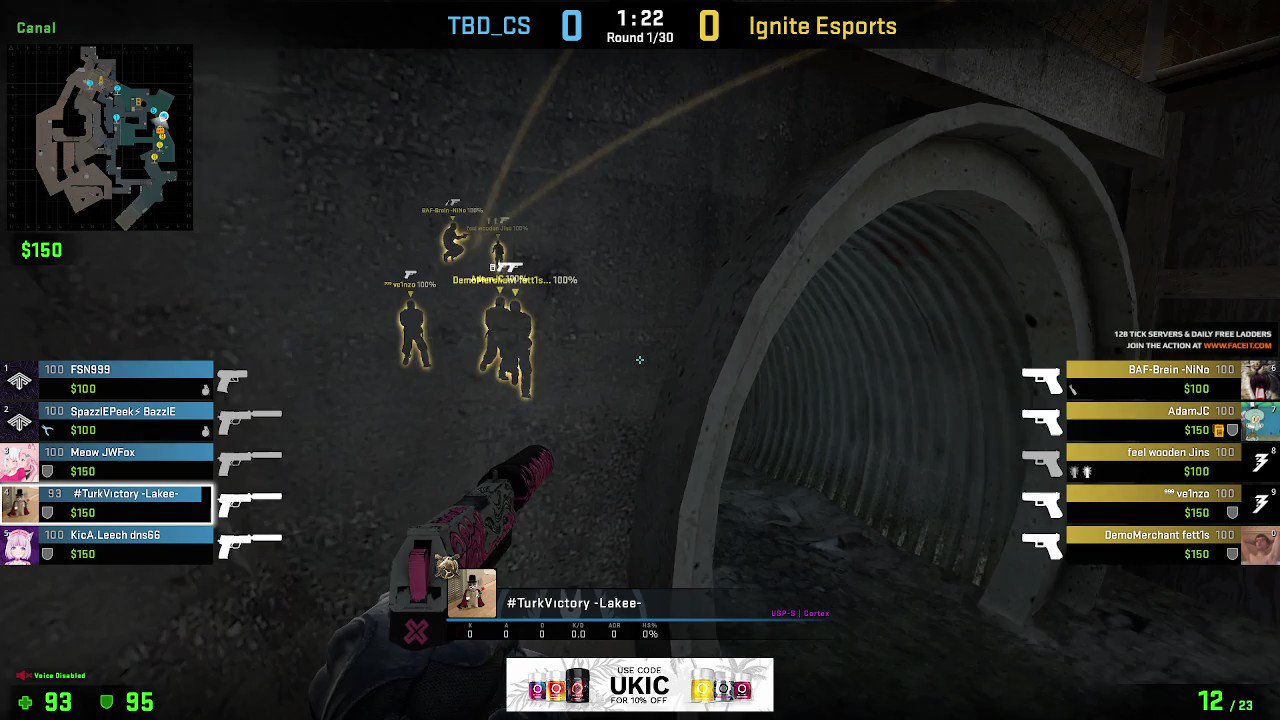This screenshot has height=720, width=1280.
Task: Select the TBD_CS team name
Action: click(489, 25)
